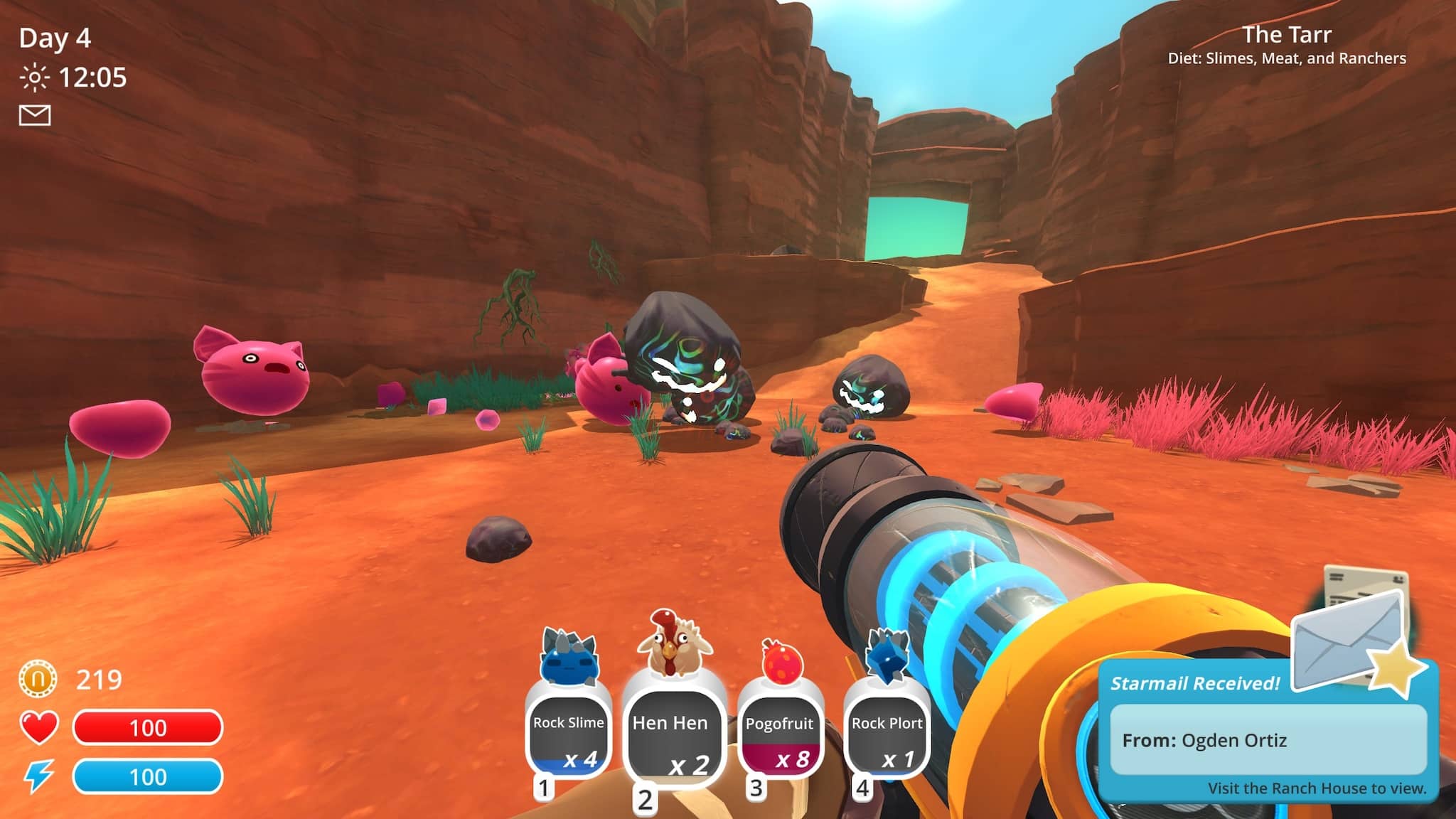Click the mail envelope icon below the clock
The image size is (1456, 819).
pos(34,114)
